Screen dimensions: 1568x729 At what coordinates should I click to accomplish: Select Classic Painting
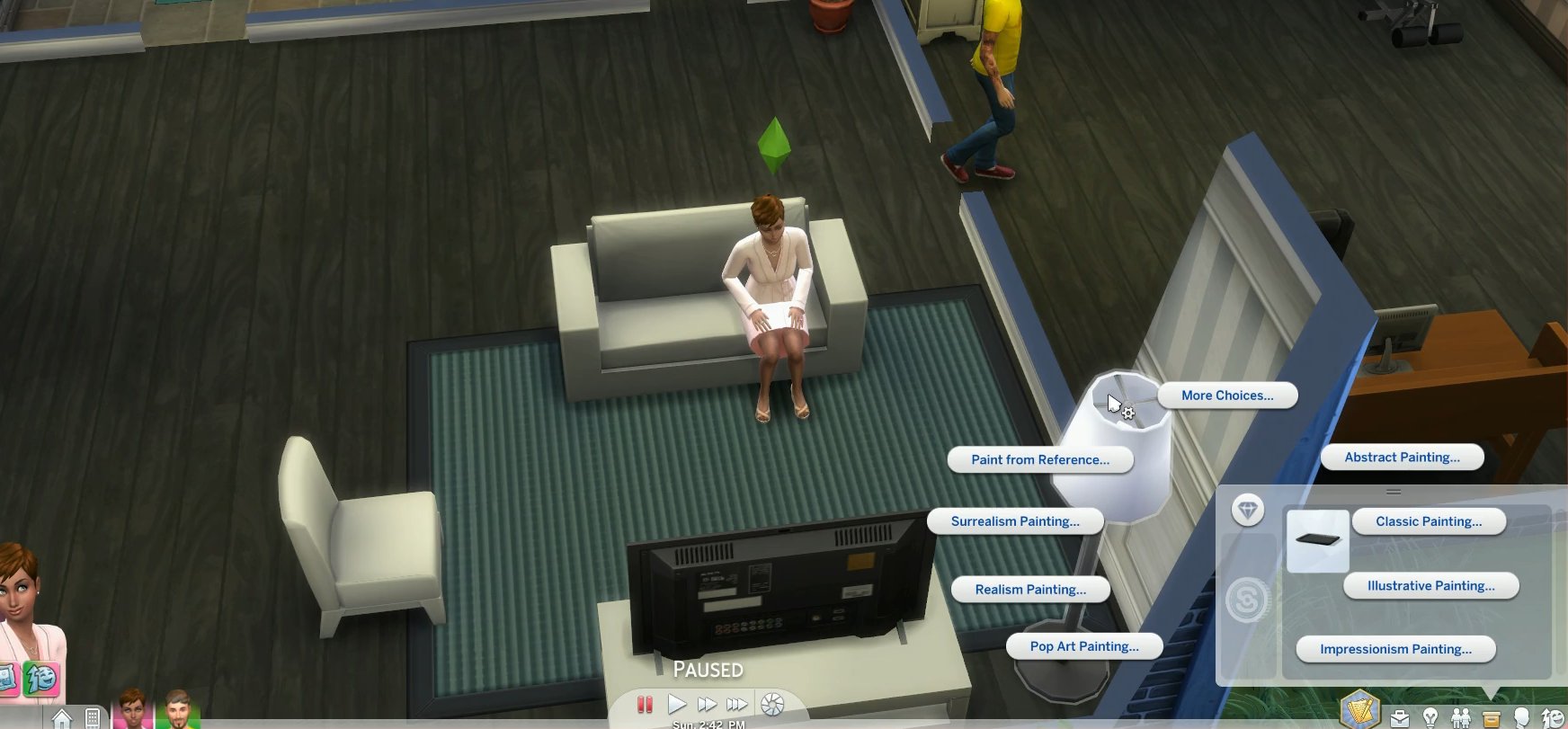point(1429,521)
